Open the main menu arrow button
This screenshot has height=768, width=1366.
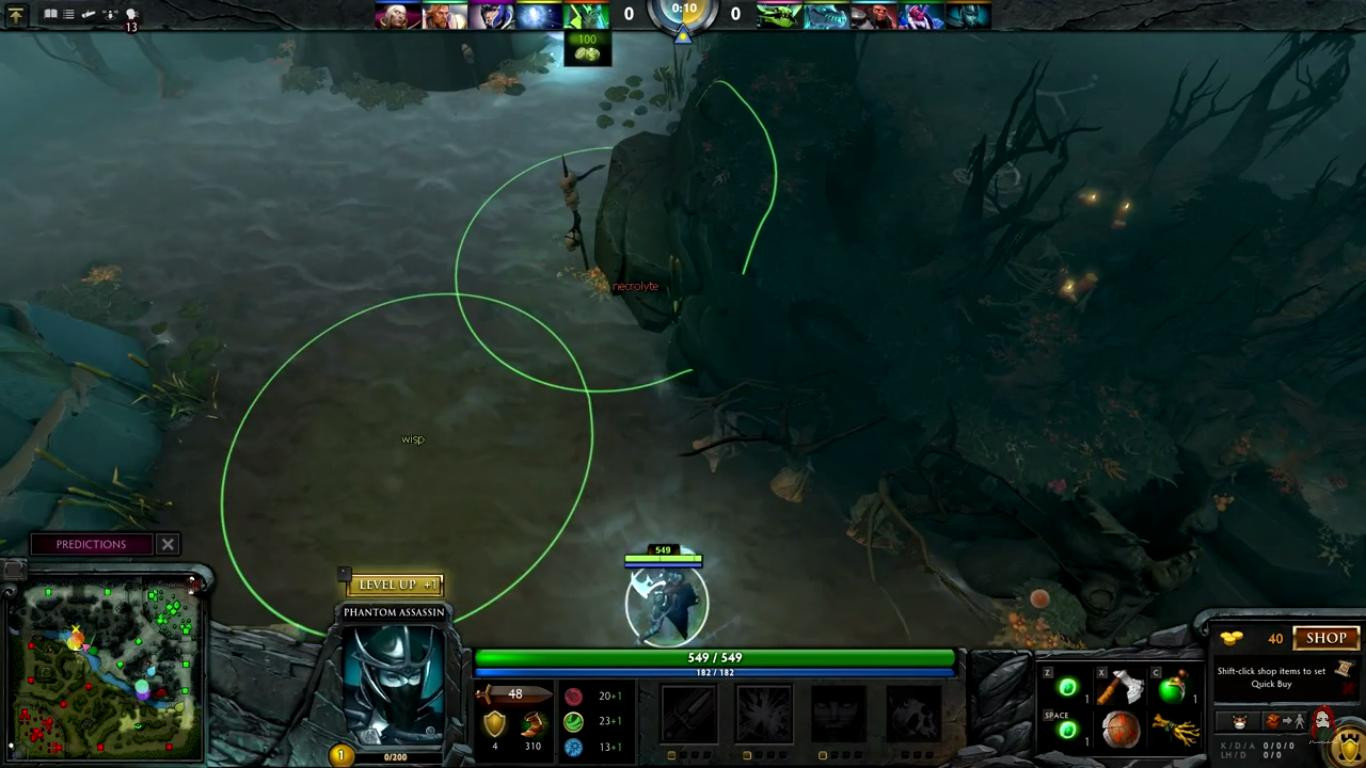(17, 15)
